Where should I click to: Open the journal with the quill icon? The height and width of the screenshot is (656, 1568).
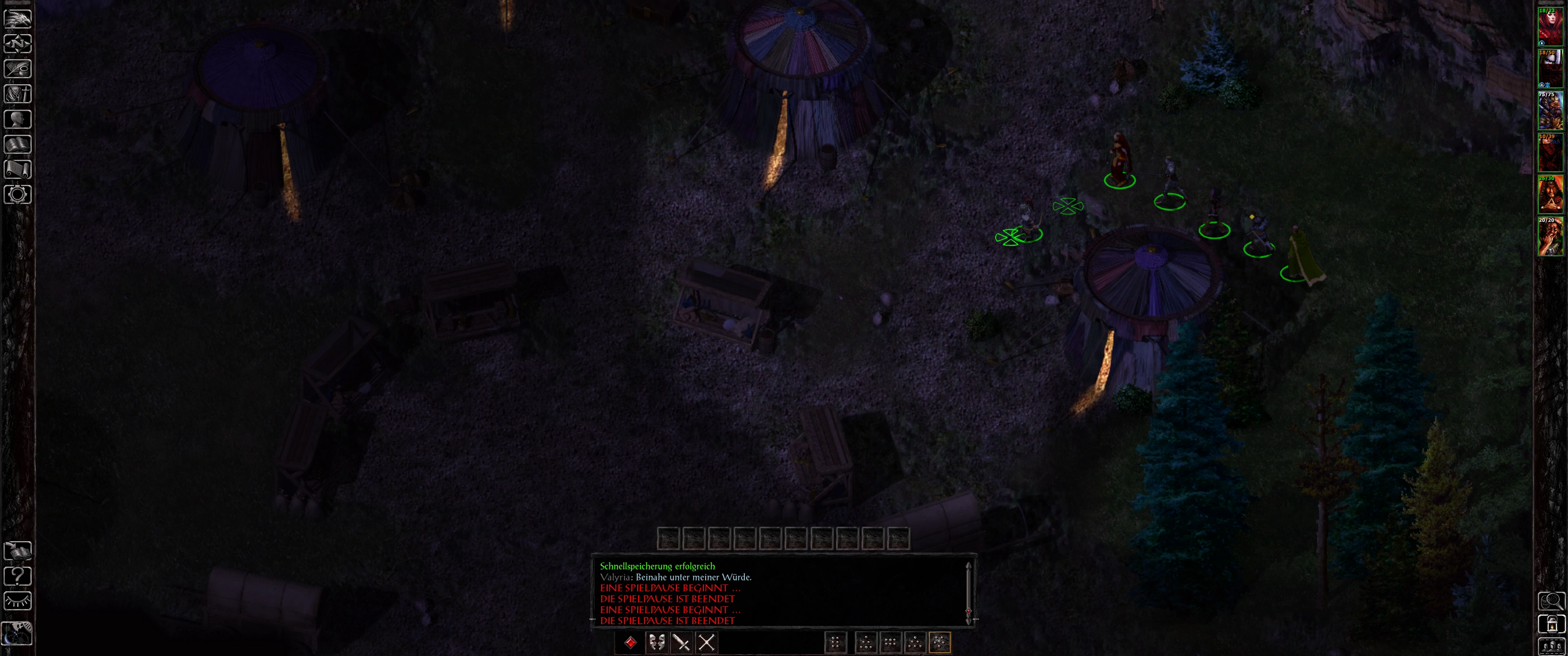tap(18, 69)
